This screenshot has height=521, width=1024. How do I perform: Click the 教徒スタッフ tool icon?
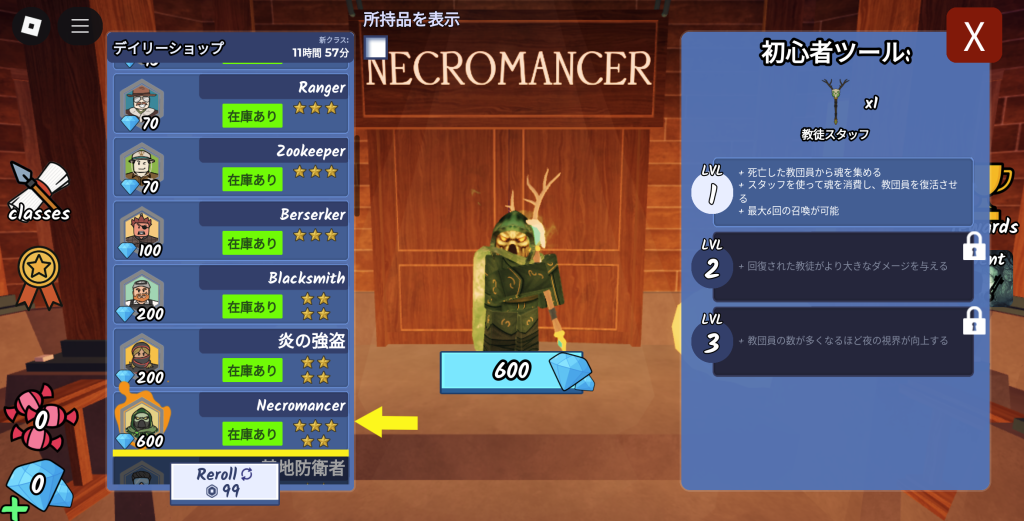pos(835,102)
